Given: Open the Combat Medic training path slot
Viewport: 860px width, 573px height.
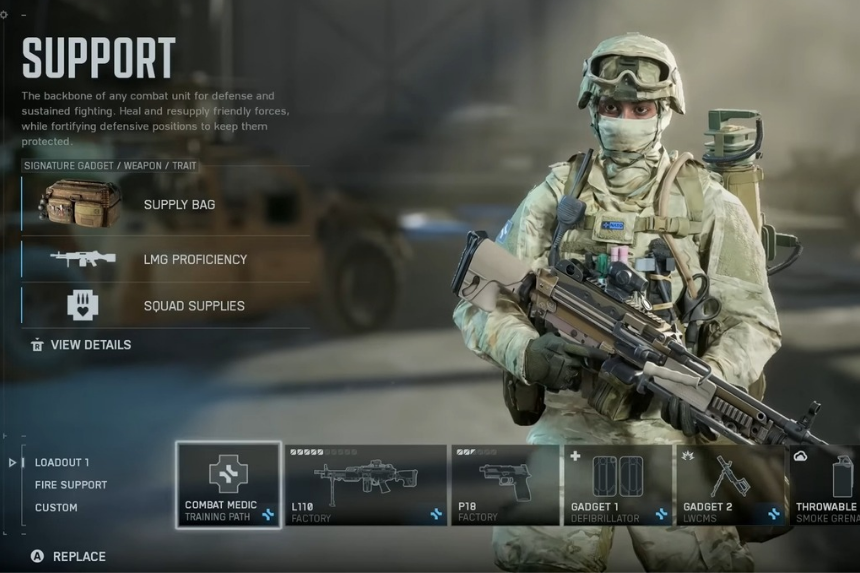Looking at the screenshot, I should (x=228, y=485).
